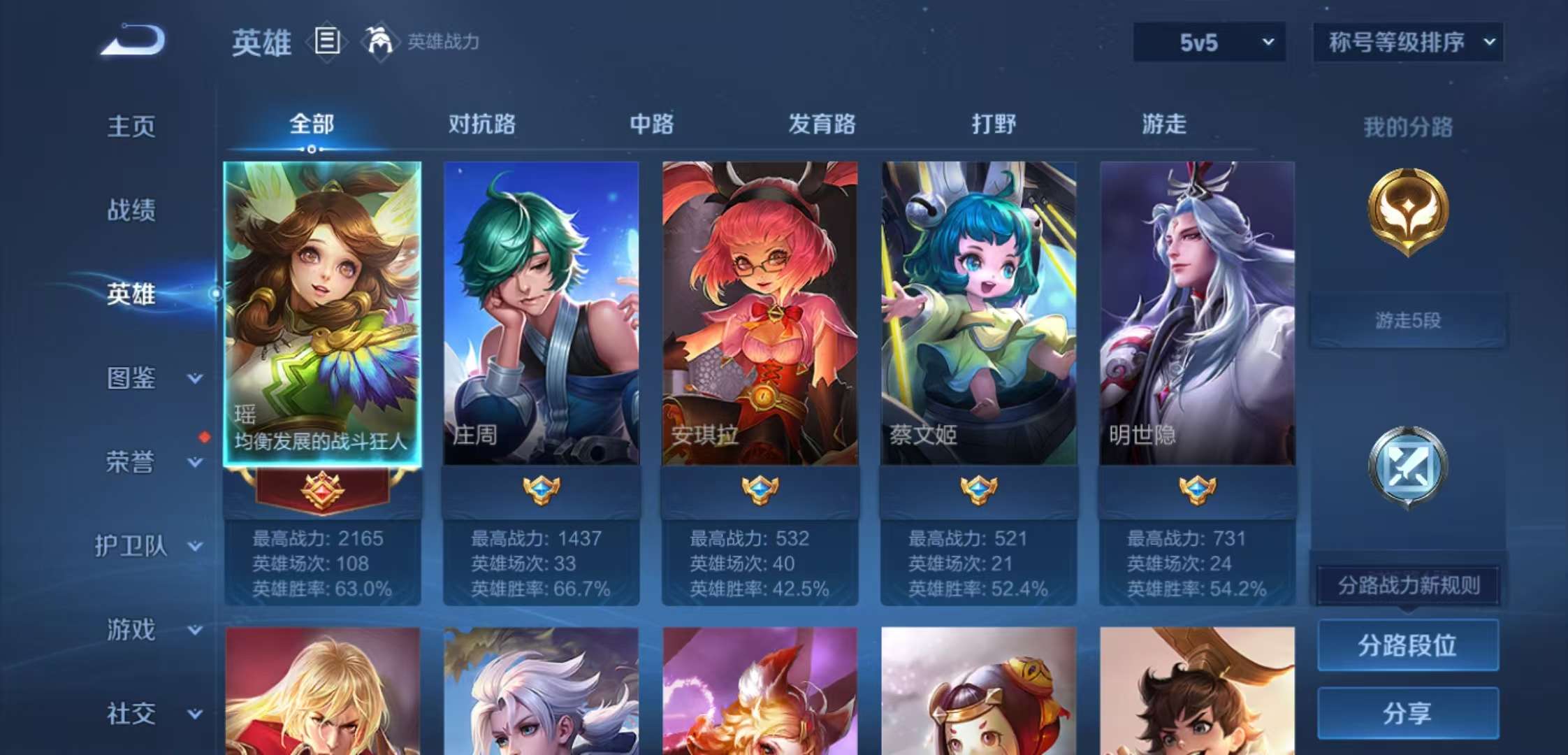Viewport: 1568px width, 755px height.
Task: Open the 5v5 mode dropdown
Action: (x=1207, y=42)
